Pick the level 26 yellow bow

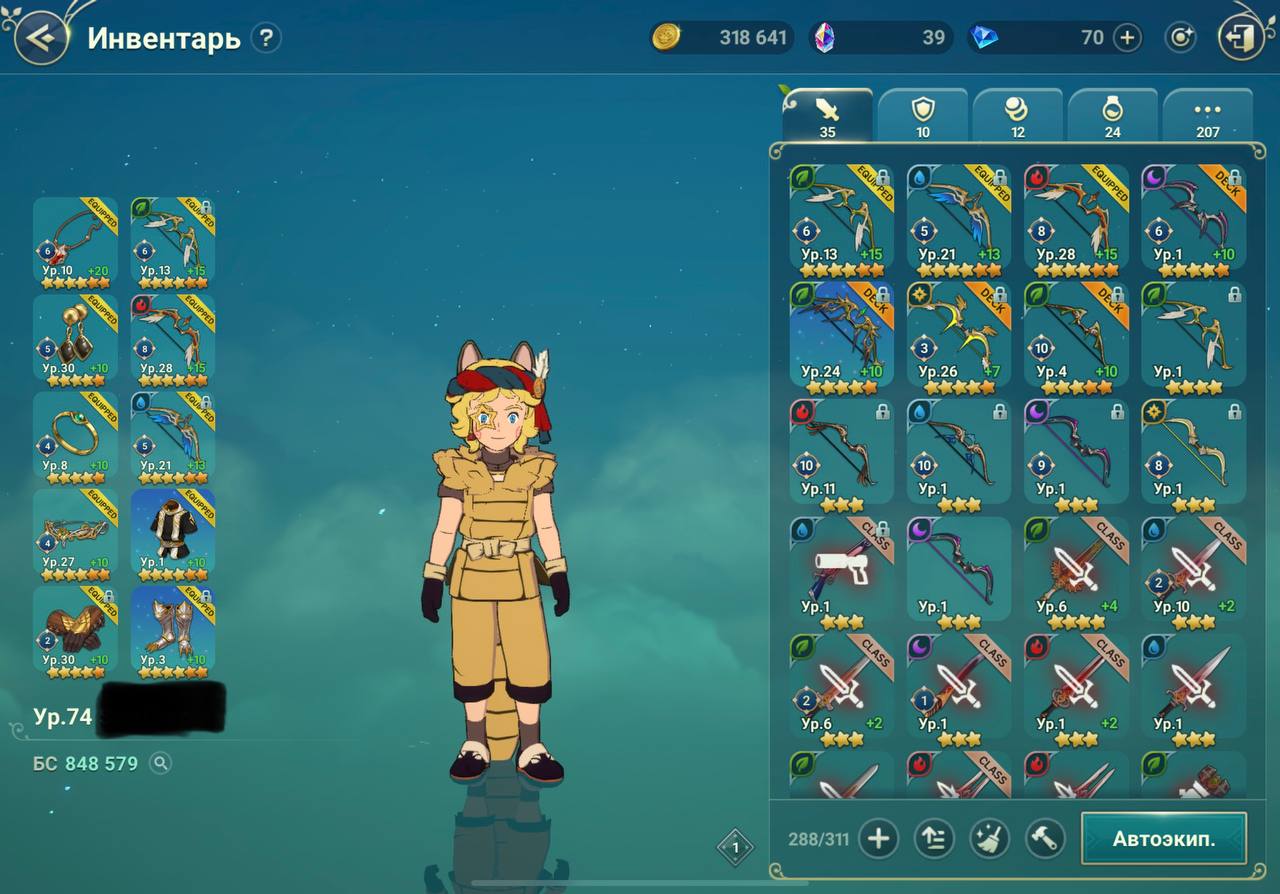pos(958,334)
